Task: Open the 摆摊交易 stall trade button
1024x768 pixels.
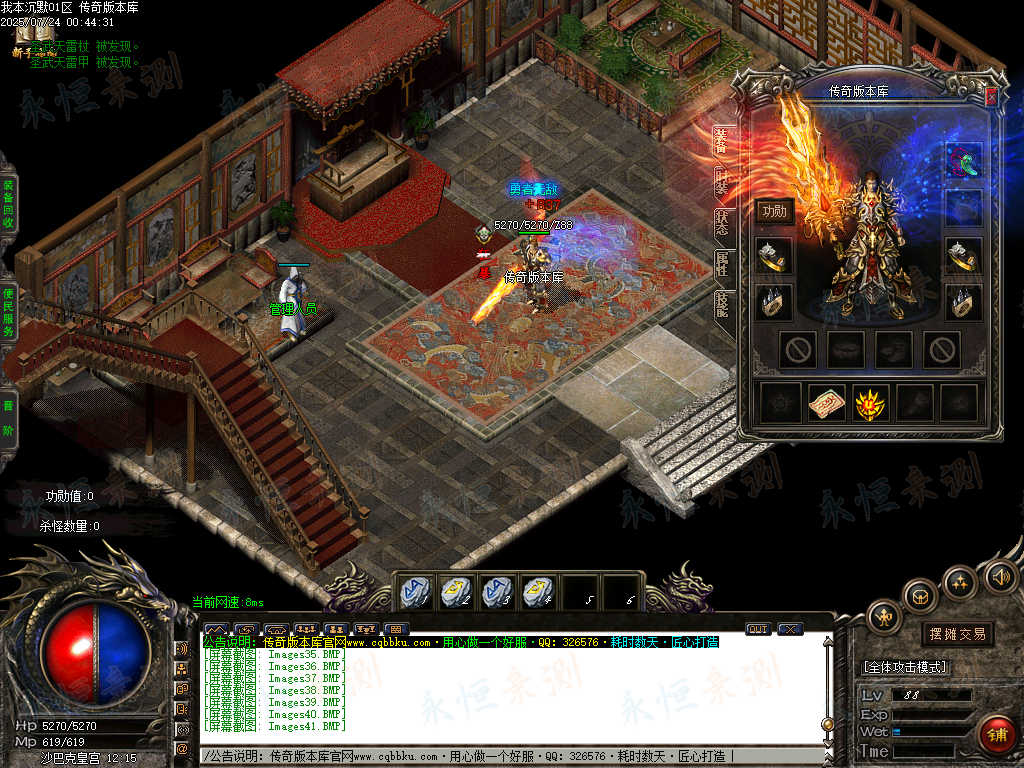Action: click(957, 634)
